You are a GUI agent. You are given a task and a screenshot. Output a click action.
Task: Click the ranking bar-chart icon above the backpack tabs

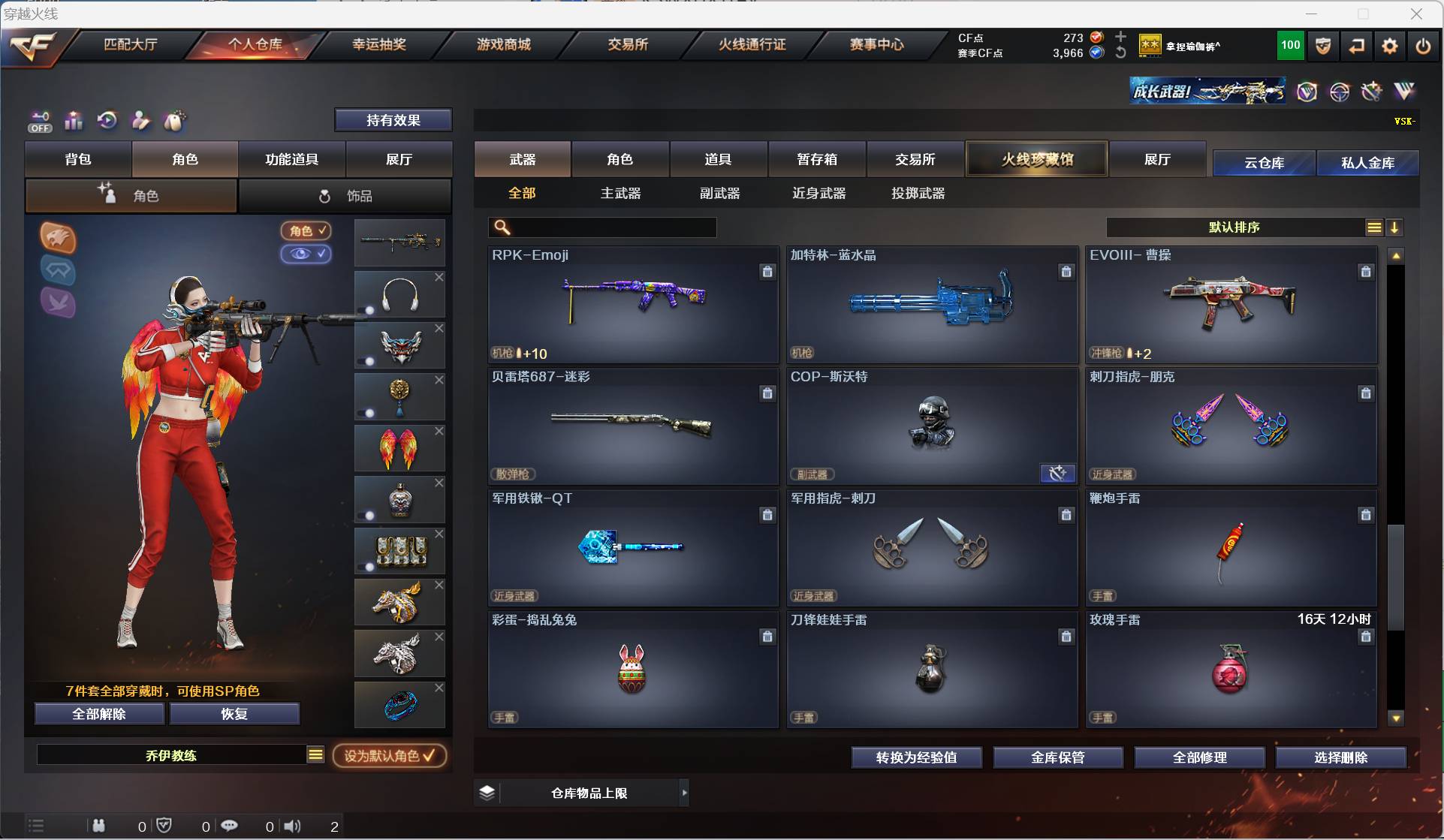tap(73, 121)
